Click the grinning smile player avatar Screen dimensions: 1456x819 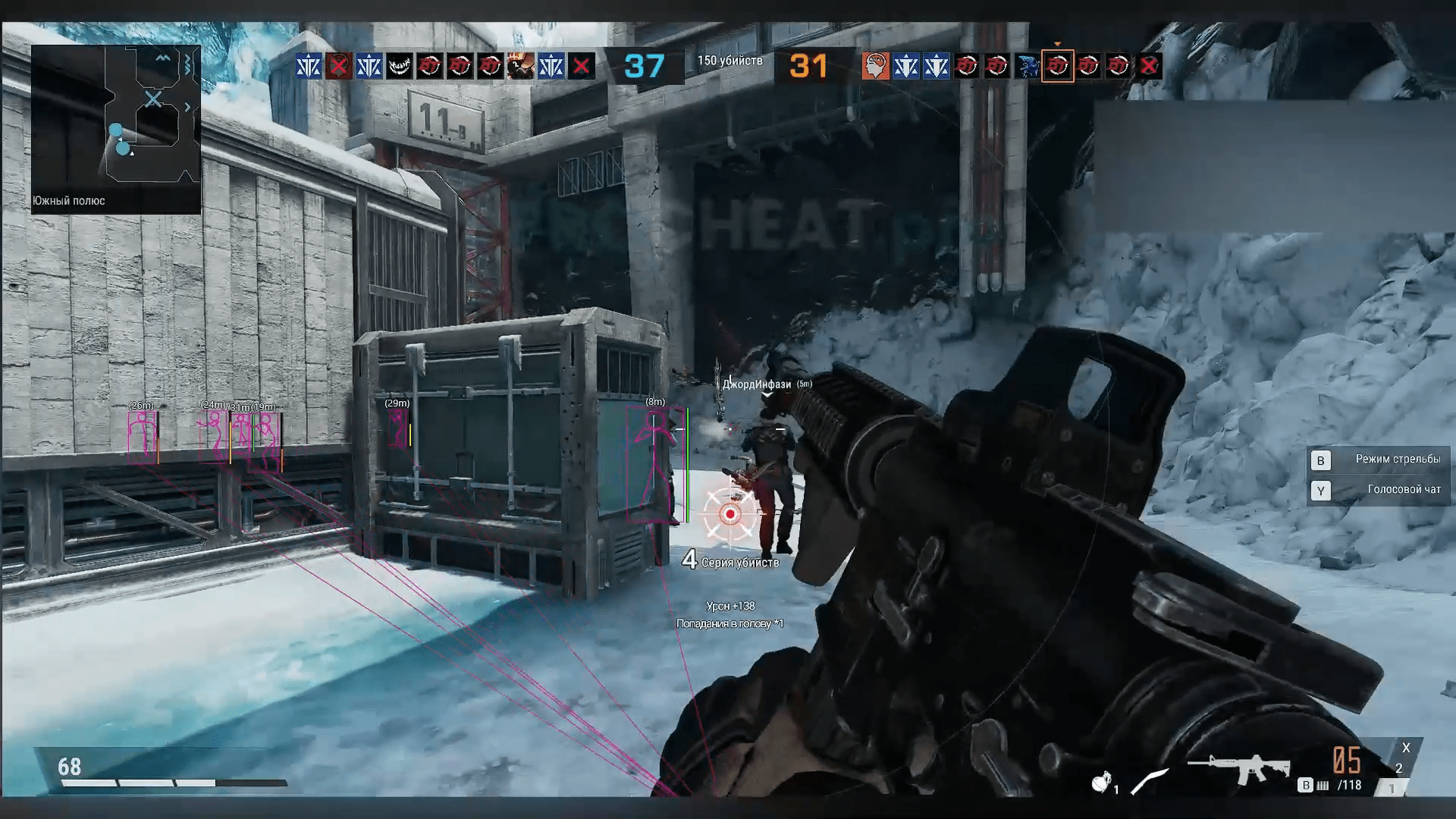pyautogui.click(x=400, y=67)
